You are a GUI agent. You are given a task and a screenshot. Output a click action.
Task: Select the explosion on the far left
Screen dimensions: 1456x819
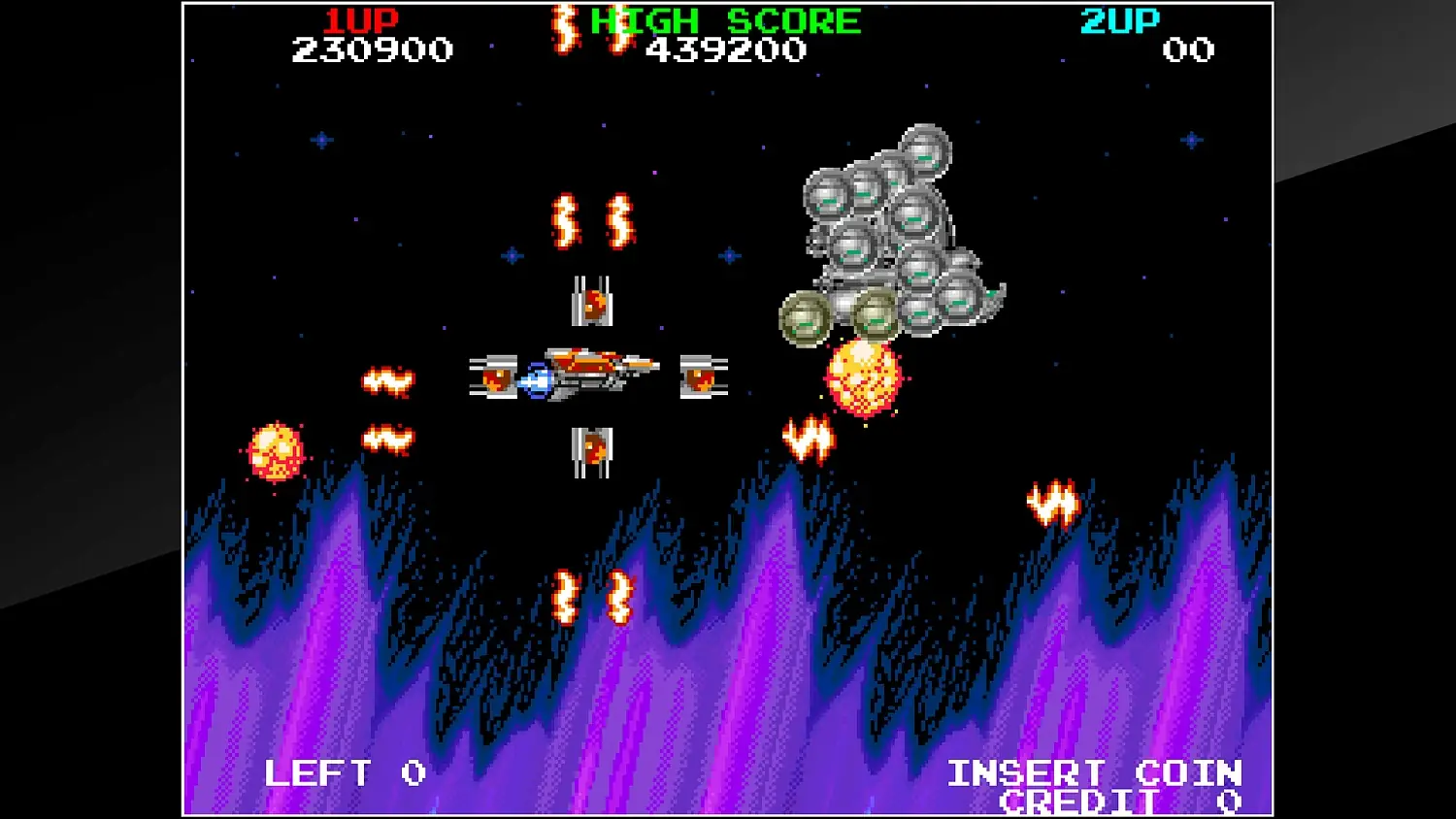click(x=277, y=451)
